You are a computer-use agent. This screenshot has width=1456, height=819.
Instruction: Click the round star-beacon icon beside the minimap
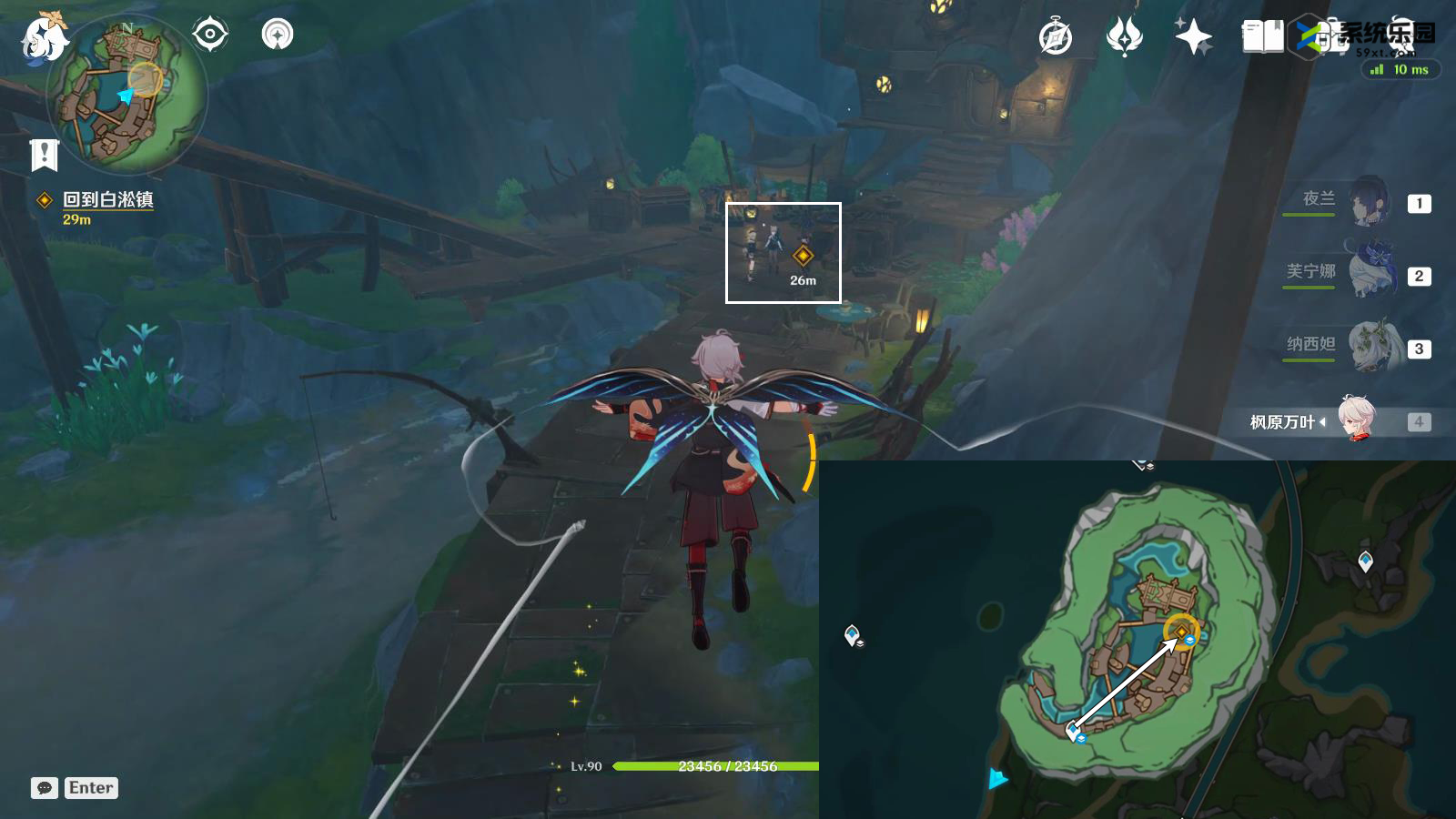tap(278, 35)
